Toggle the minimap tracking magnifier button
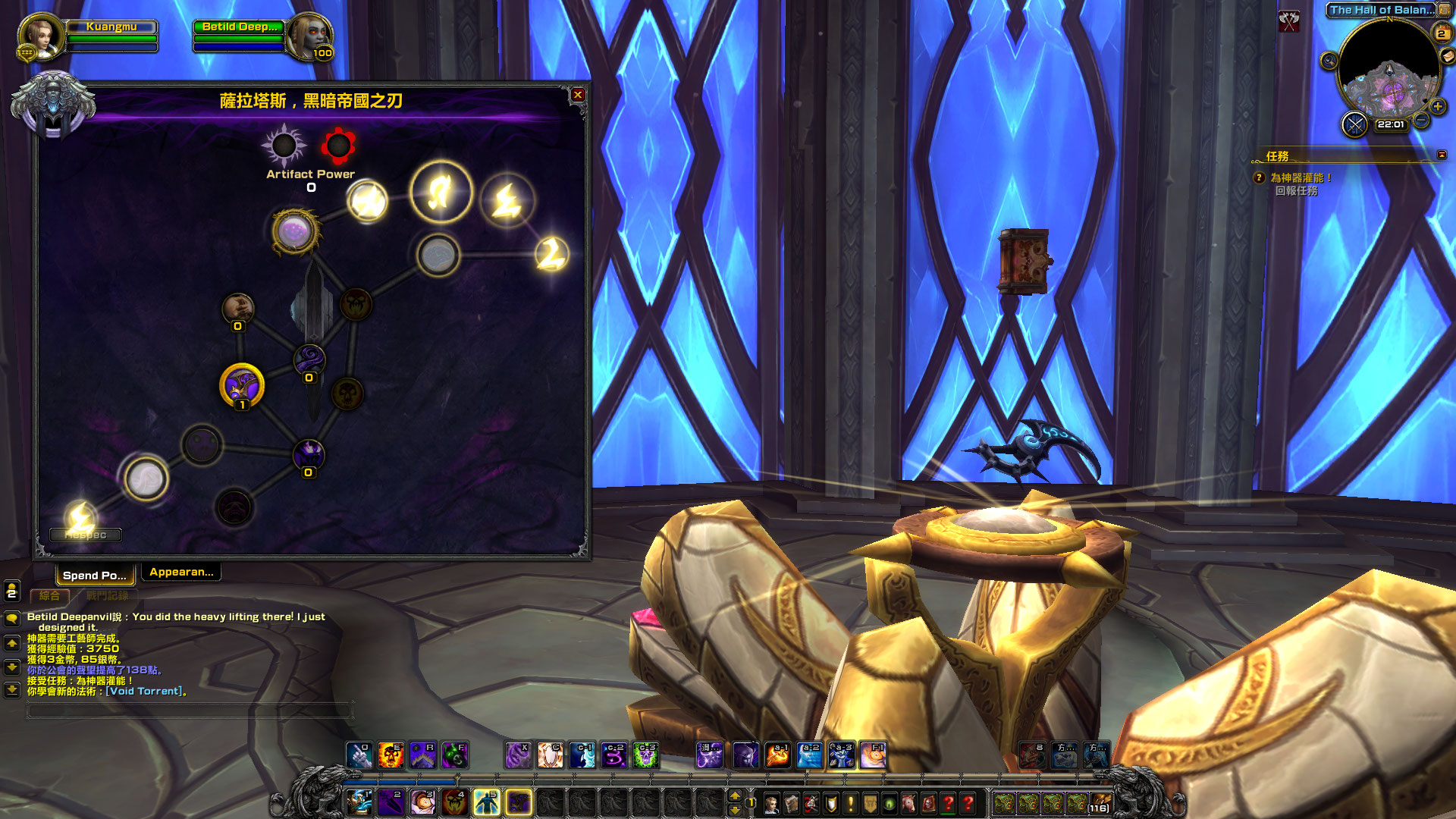This screenshot has height=819, width=1456. 1329,61
